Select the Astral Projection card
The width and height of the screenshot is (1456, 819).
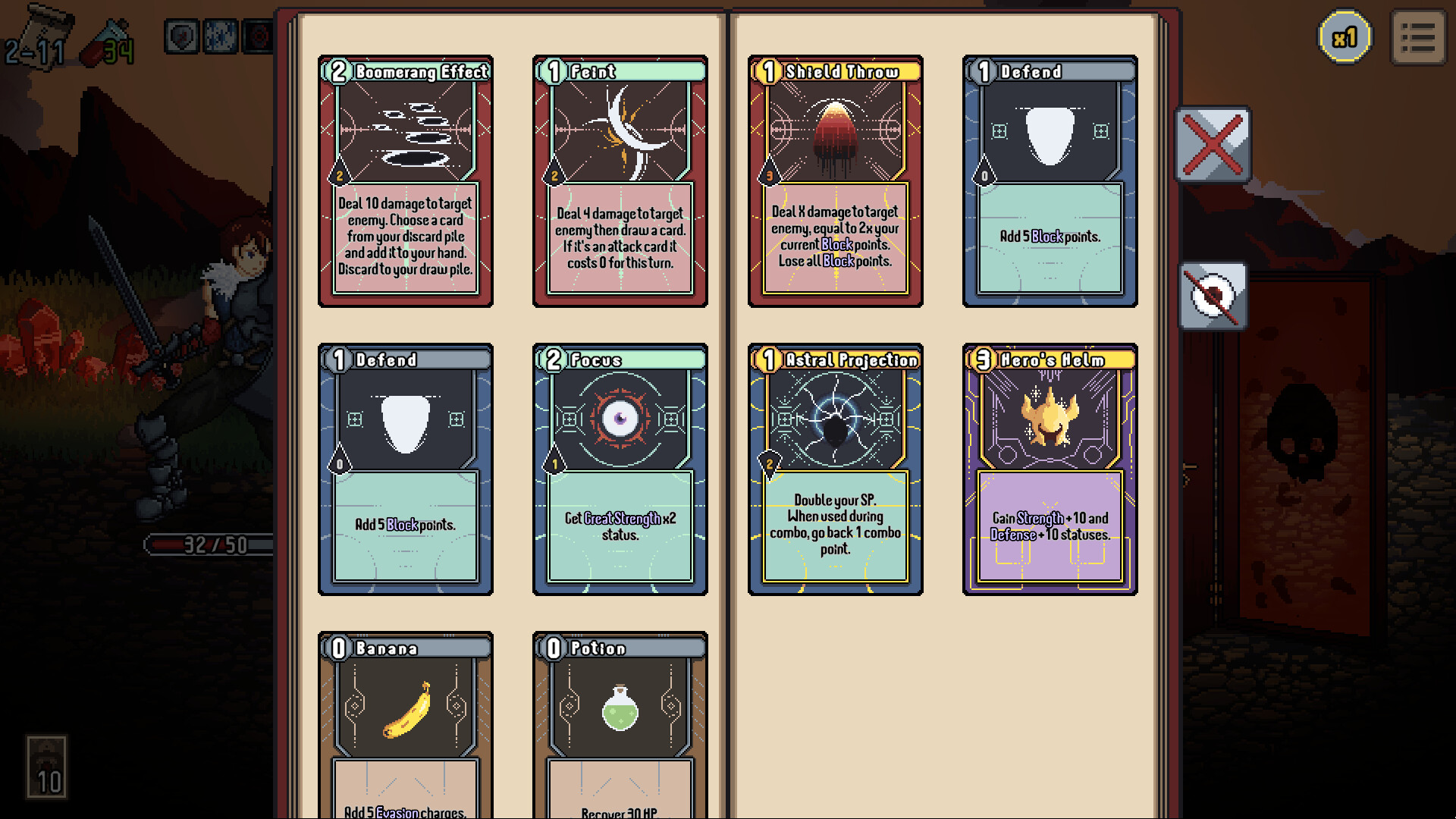point(834,470)
